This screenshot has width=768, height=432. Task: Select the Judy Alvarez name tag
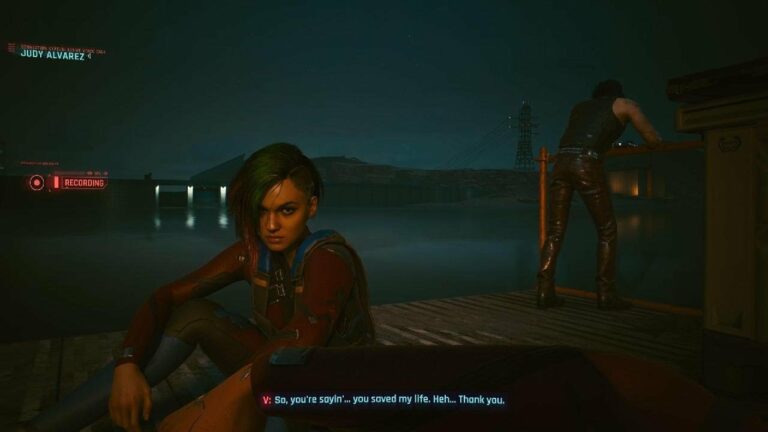tap(53, 54)
